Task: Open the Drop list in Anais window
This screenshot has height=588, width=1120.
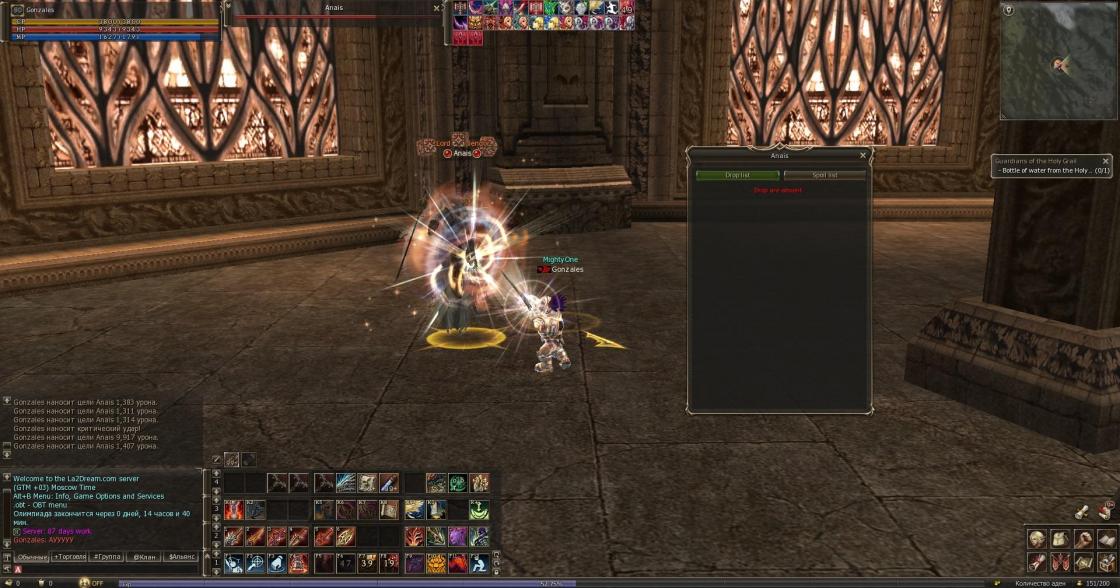Action: tap(737, 175)
